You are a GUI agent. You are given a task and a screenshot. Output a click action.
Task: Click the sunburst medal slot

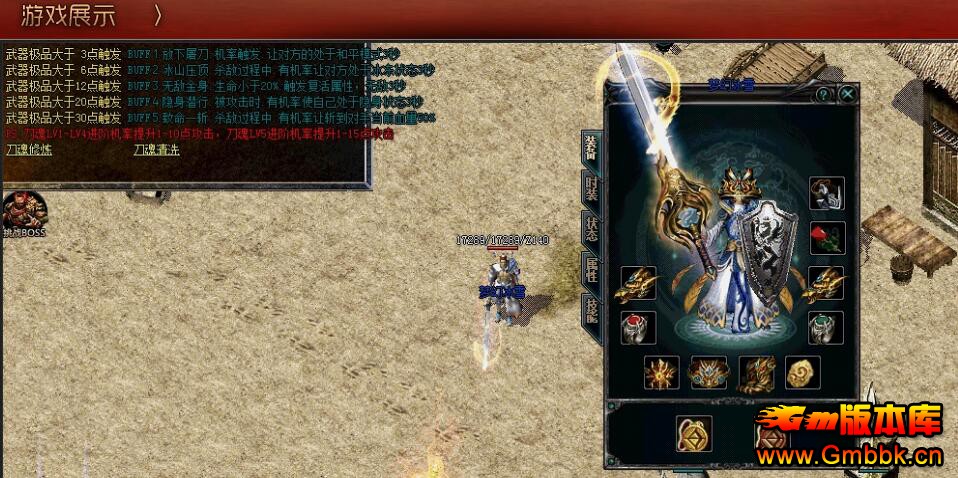(661, 373)
